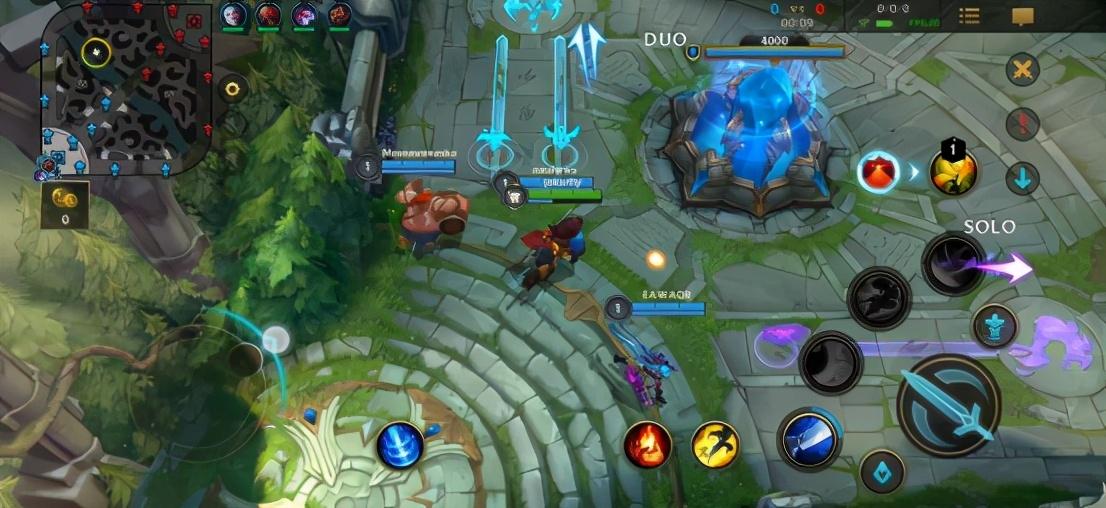Cast the Ignite summoner spell

(x=647, y=444)
